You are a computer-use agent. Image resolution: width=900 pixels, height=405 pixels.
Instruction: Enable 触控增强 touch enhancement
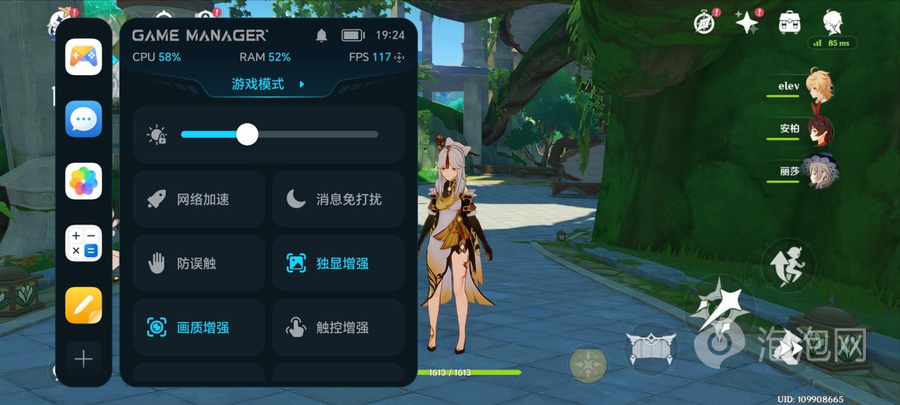click(338, 327)
